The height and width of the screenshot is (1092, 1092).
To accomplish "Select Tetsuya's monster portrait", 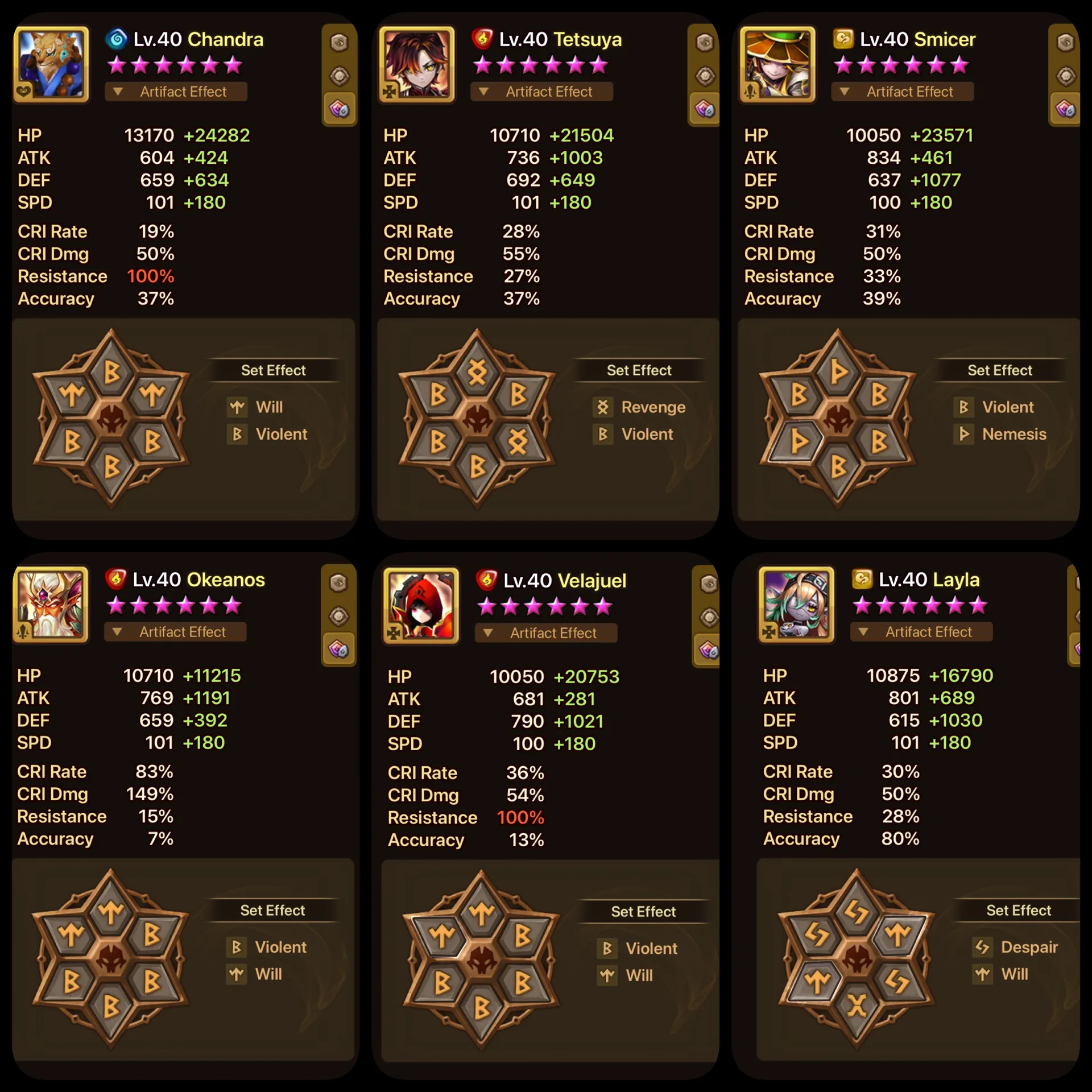I will (x=417, y=64).
